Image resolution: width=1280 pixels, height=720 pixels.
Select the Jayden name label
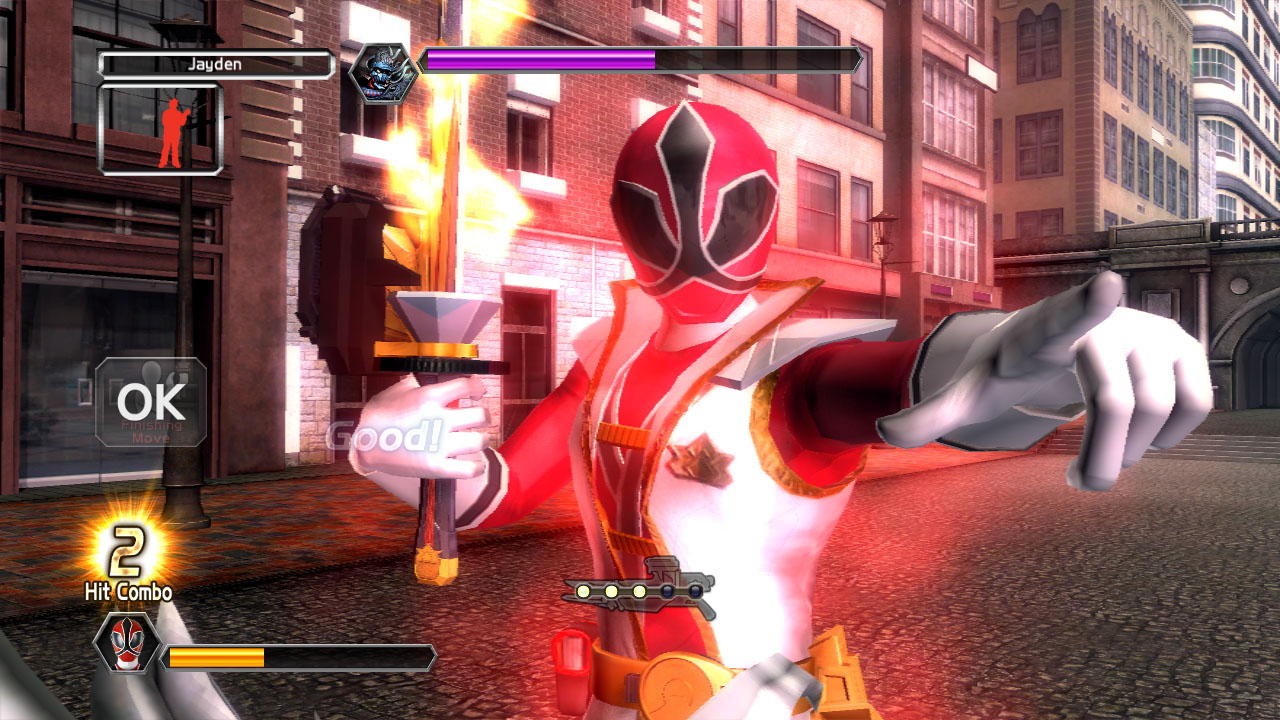pyautogui.click(x=216, y=65)
